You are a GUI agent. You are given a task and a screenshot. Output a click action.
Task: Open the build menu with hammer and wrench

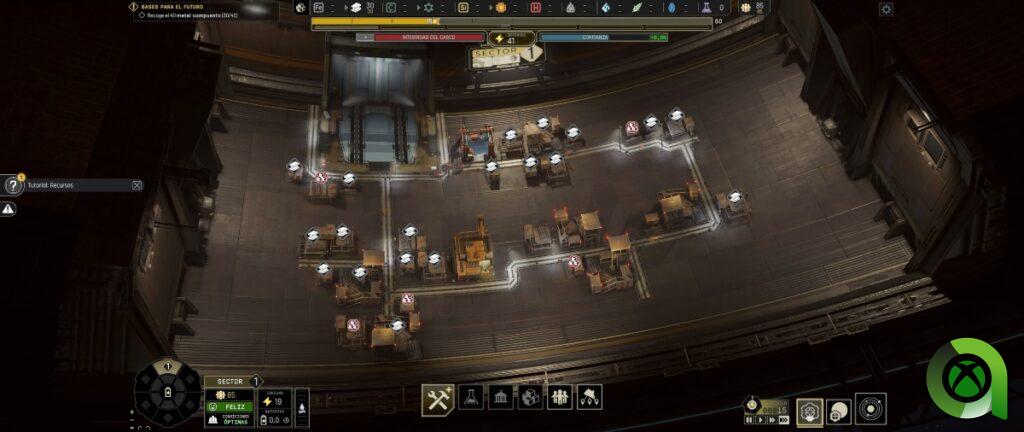[438, 397]
